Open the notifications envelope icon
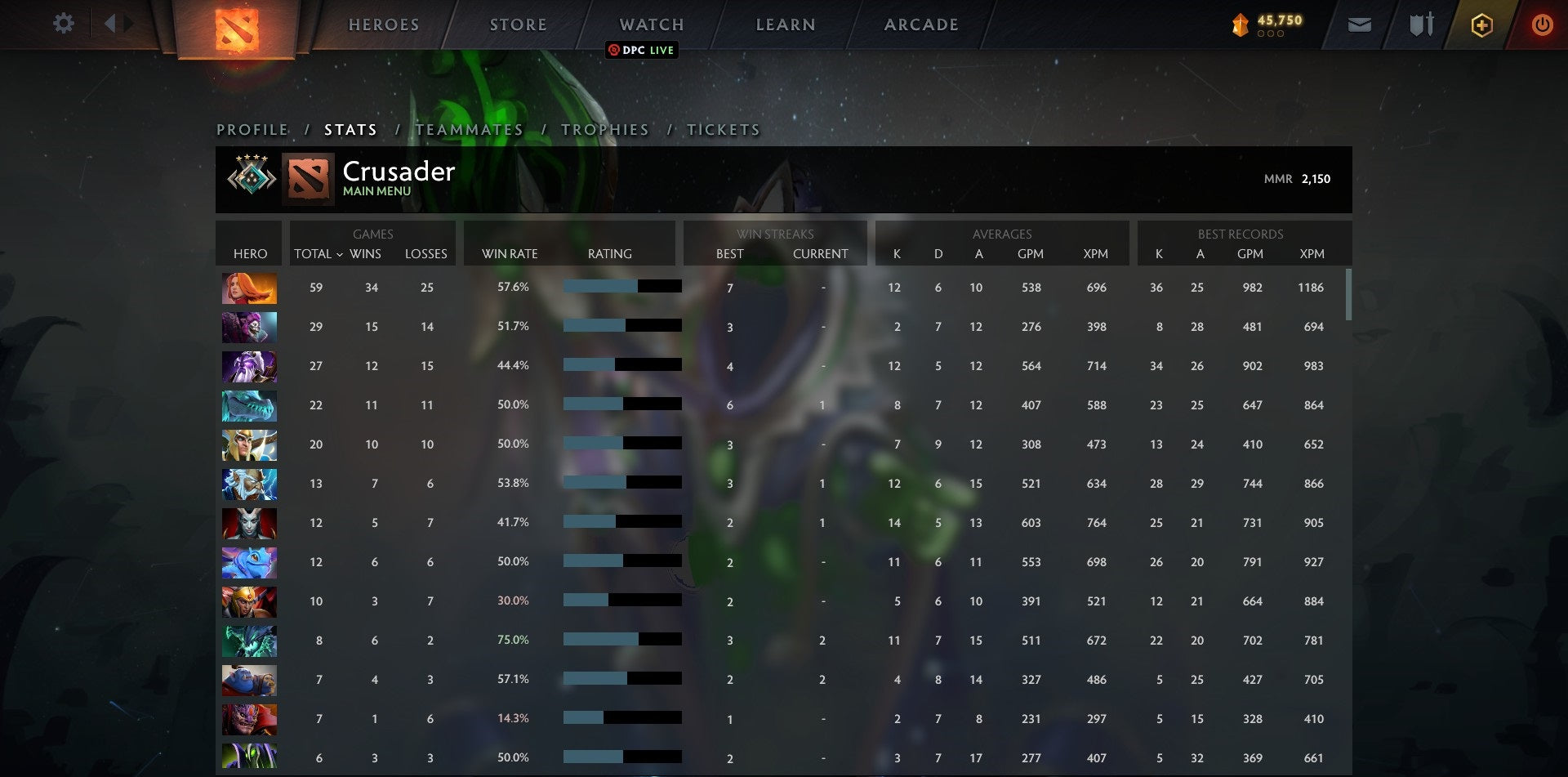 [x=1361, y=25]
